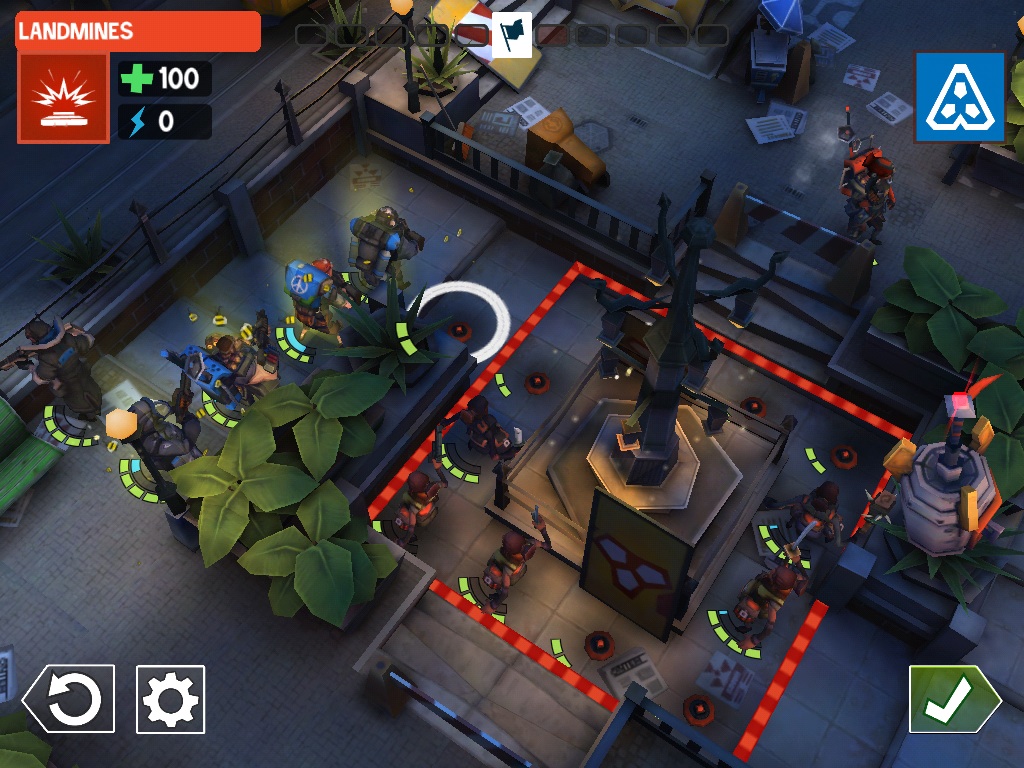Screen dimensions: 1024x768
Task: Open settings with the gear button
Action: pos(170,699)
